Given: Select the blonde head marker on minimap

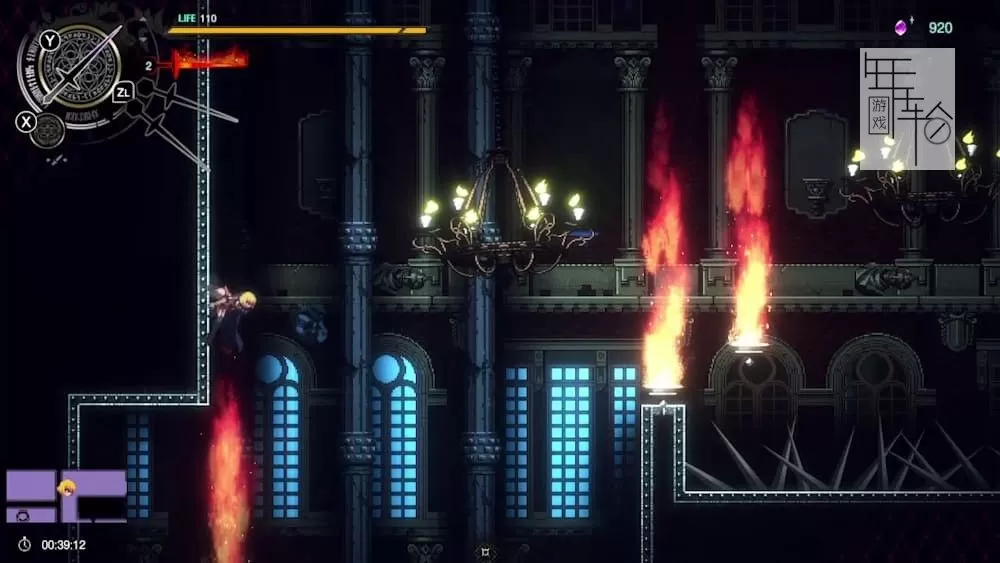Looking at the screenshot, I should pyautogui.click(x=68, y=489).
